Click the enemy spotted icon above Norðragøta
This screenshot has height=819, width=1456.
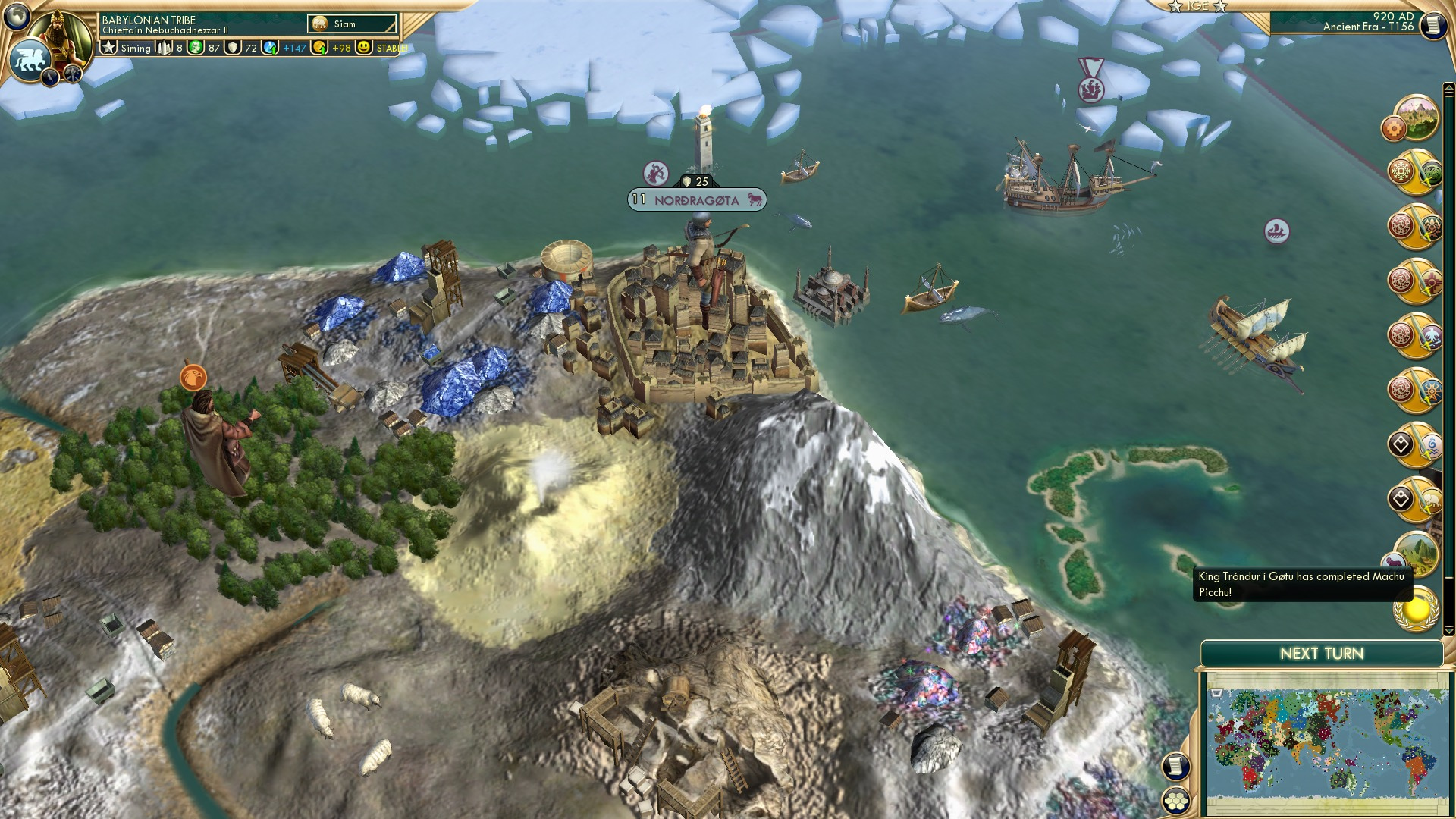click(656, 173)
